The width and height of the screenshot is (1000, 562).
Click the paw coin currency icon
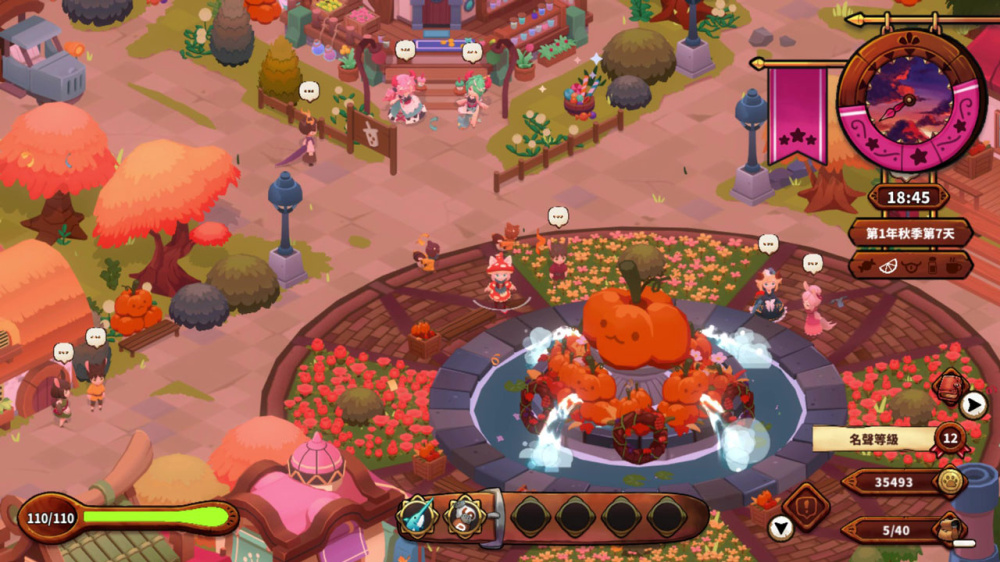coord(948,483)
